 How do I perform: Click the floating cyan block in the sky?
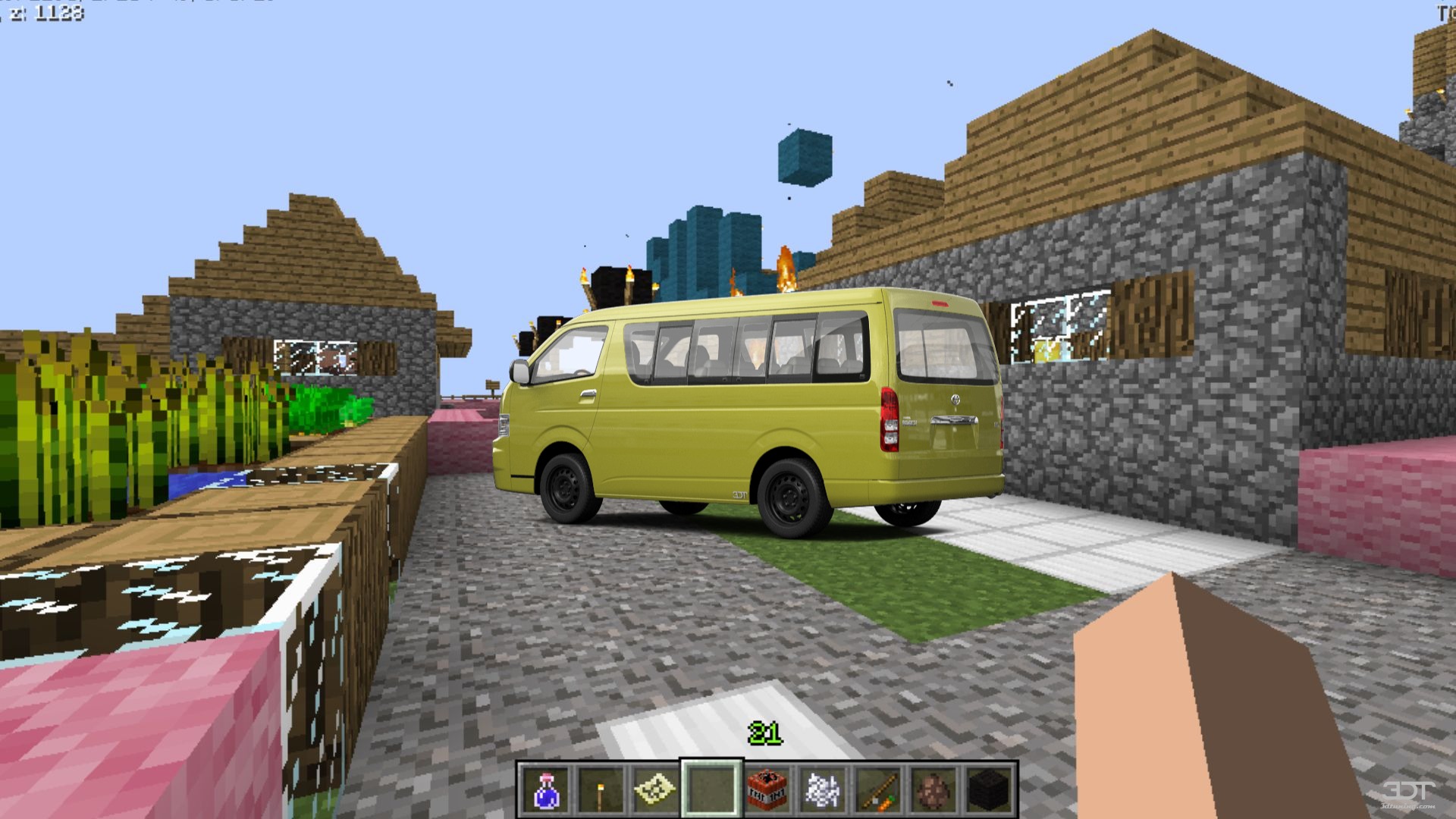806,155
